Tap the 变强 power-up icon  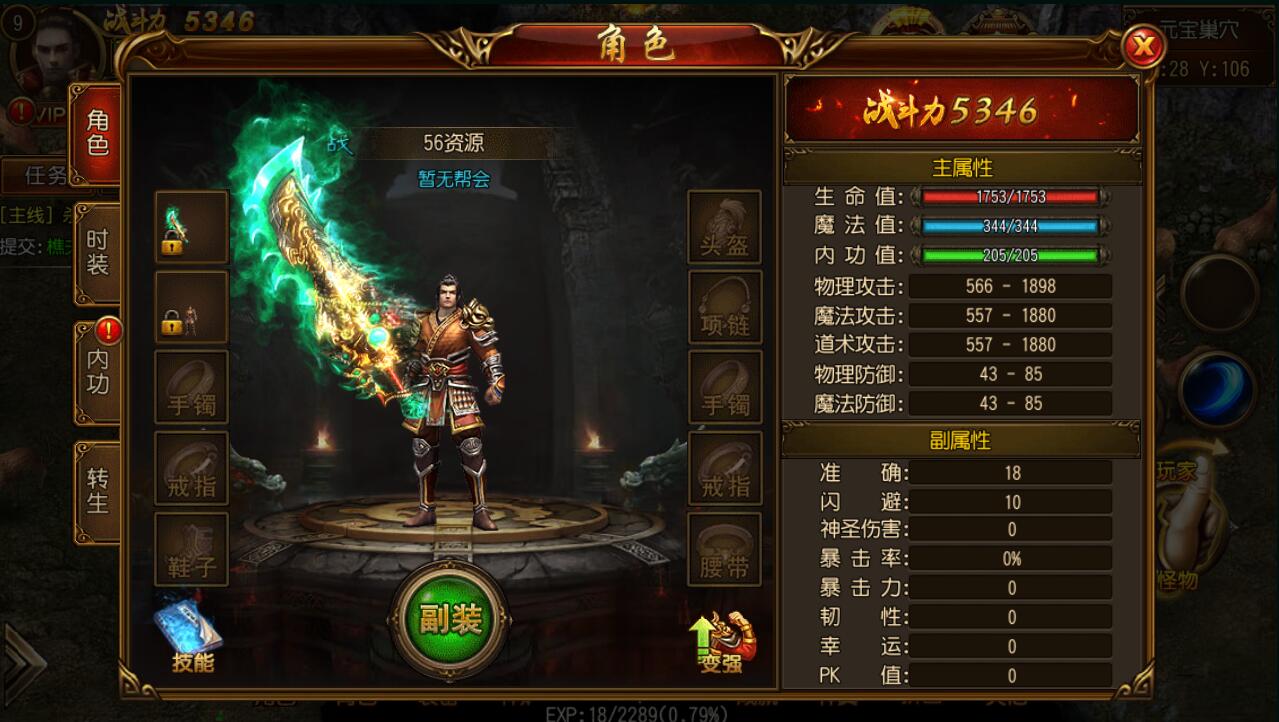pos(723,641)
